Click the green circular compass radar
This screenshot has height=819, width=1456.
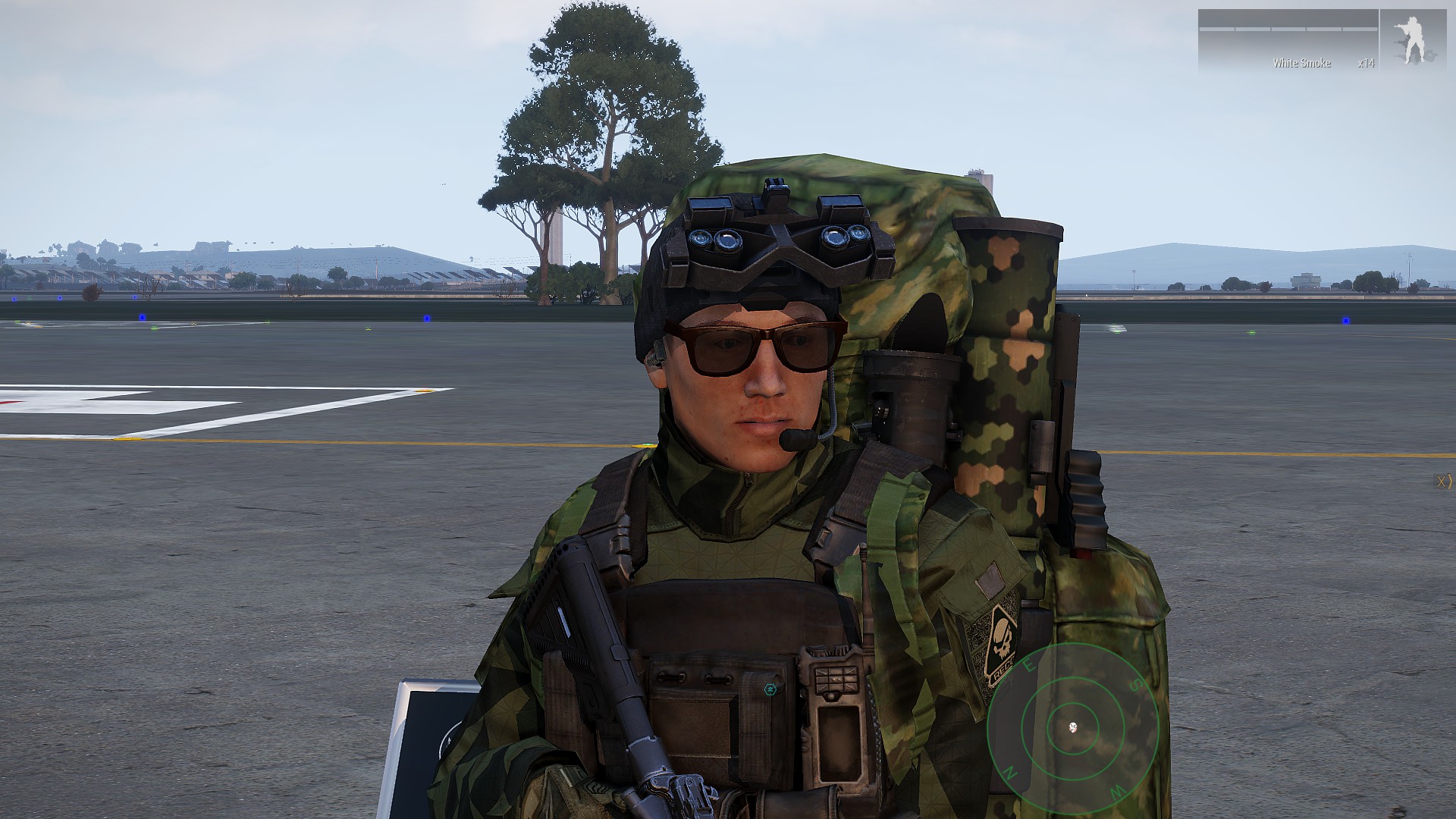tap(1072, 727)
